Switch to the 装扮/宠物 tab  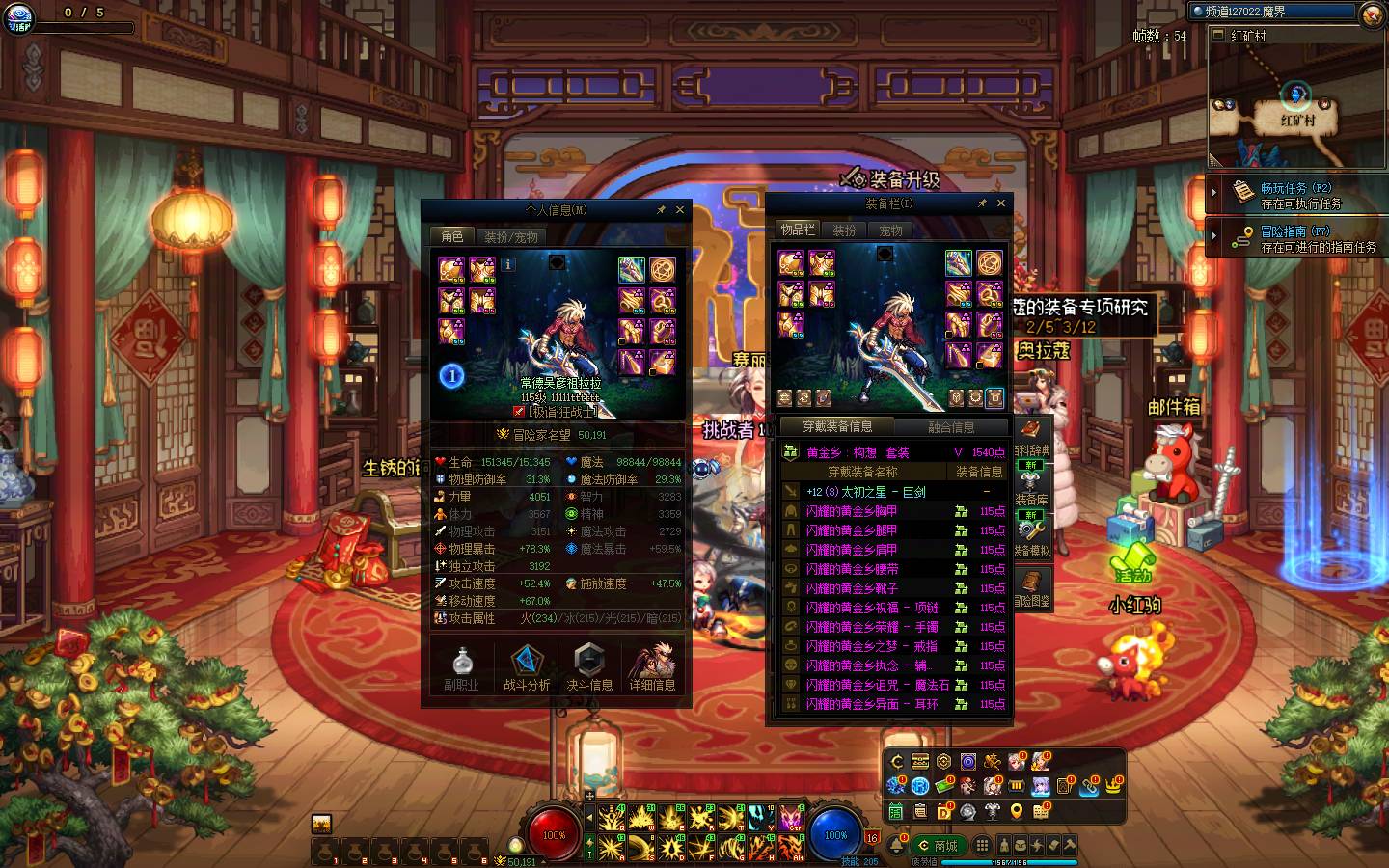click(x=510, y=236)
